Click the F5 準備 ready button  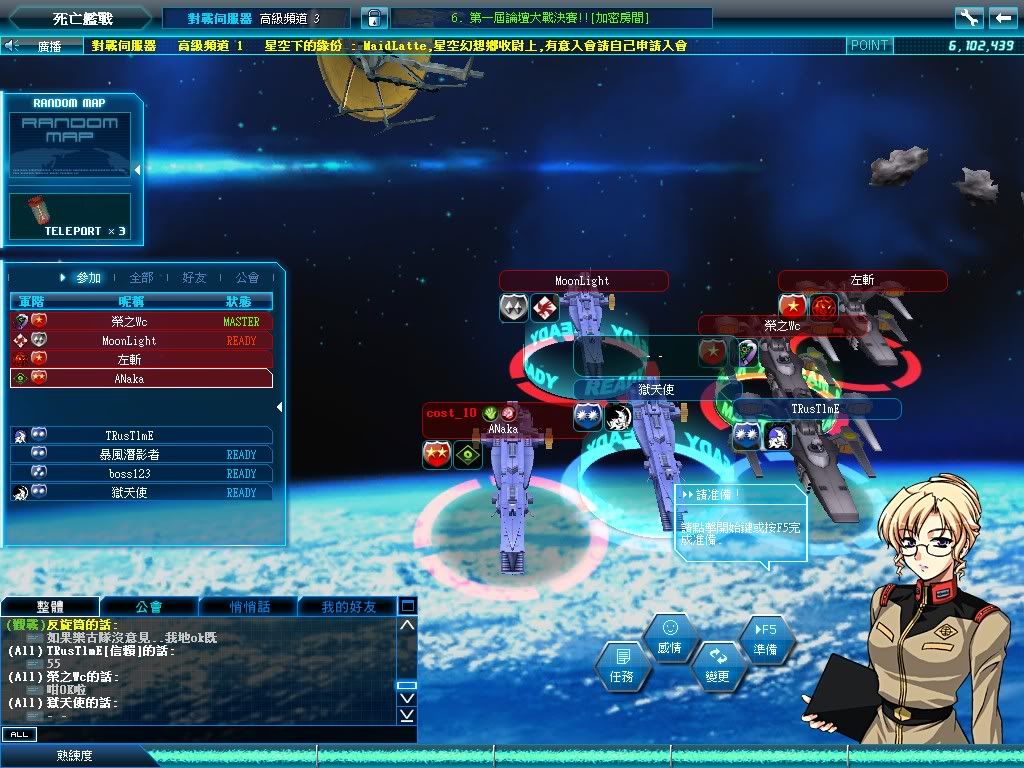[x=766, y=639]
